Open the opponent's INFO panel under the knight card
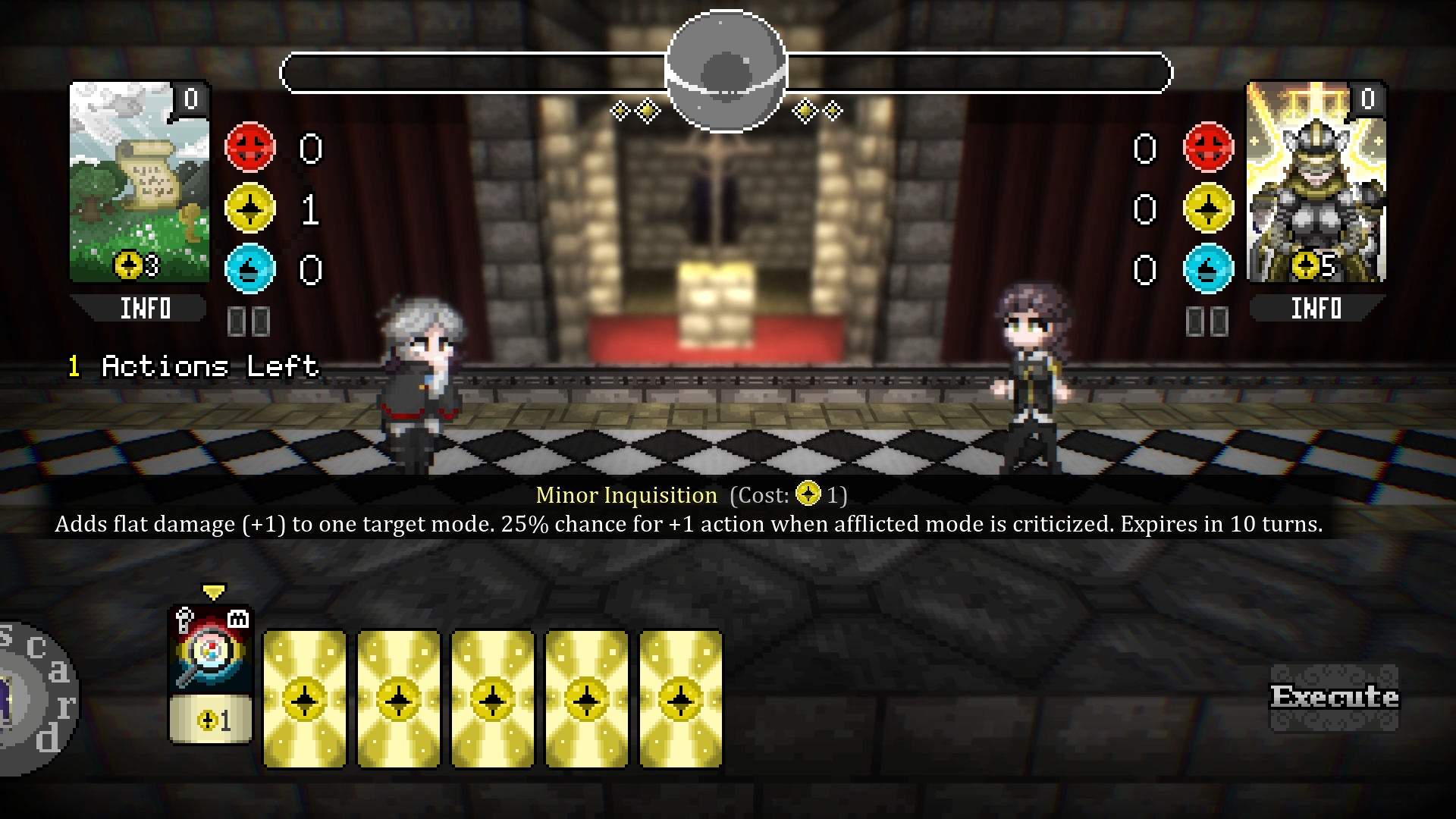The width and height of the screenshot is (1456, 819). click(x=1316, y=309)
